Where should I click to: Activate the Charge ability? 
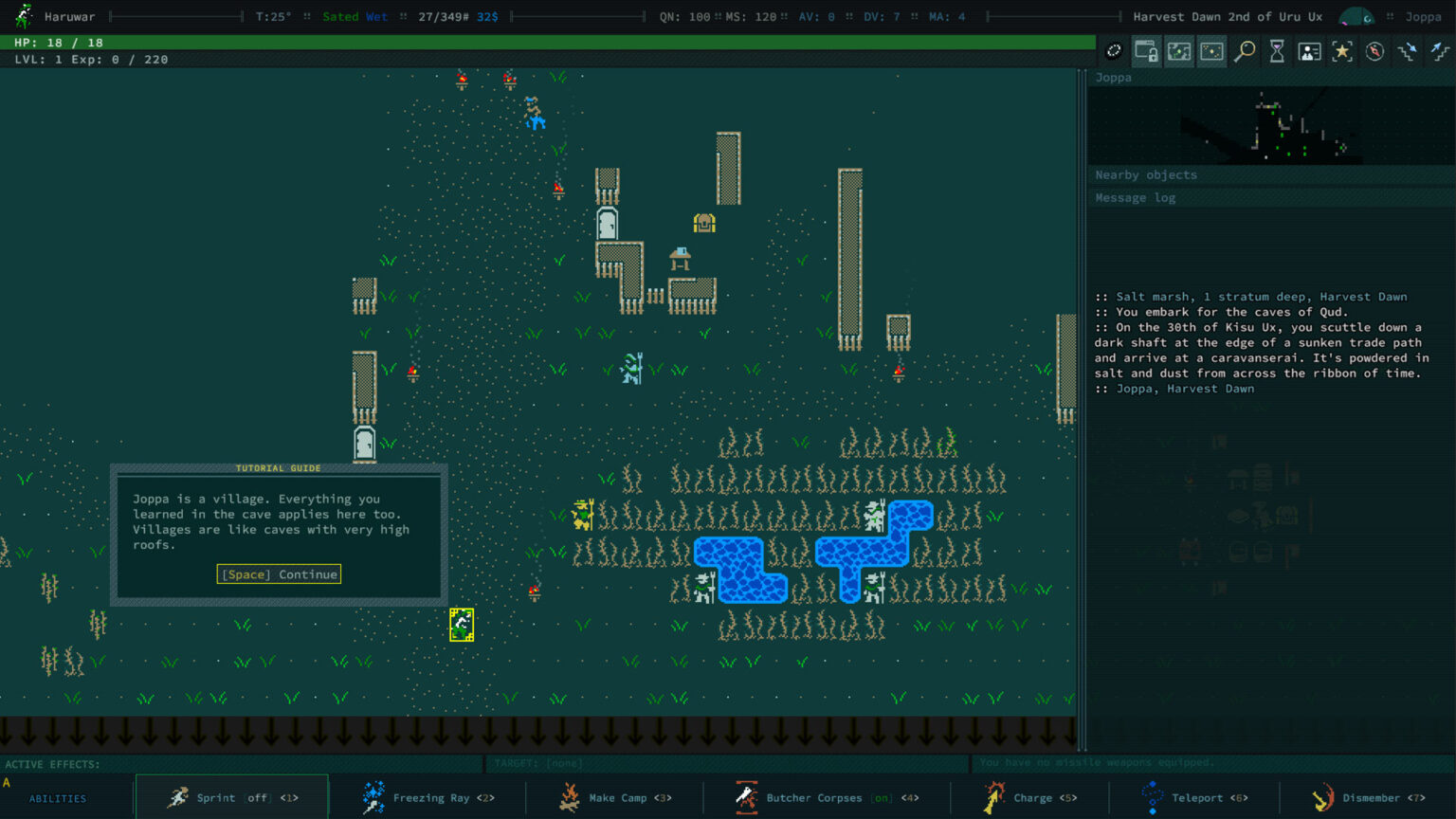(x=1029, y=797)
